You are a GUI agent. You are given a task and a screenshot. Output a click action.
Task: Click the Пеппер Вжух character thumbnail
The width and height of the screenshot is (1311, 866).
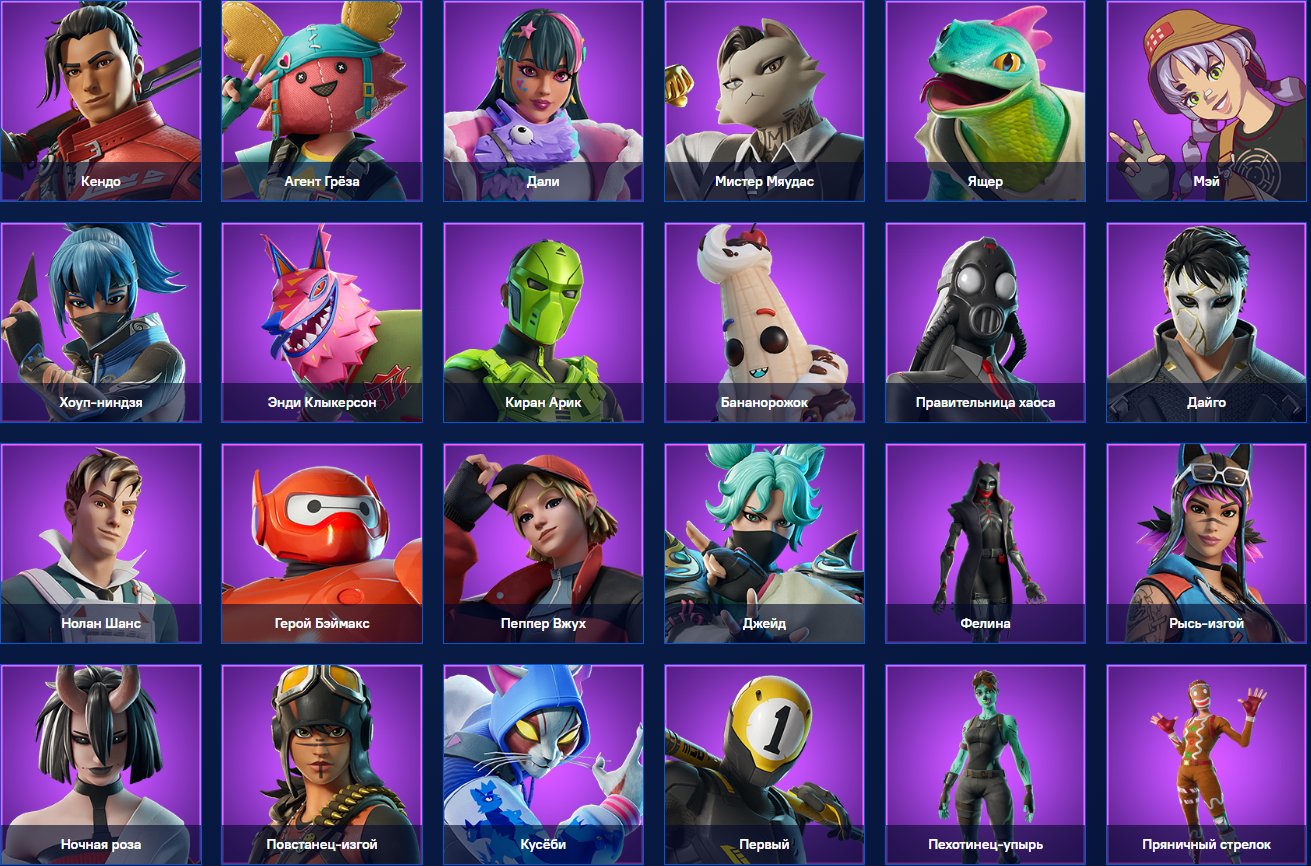point(542,543)
